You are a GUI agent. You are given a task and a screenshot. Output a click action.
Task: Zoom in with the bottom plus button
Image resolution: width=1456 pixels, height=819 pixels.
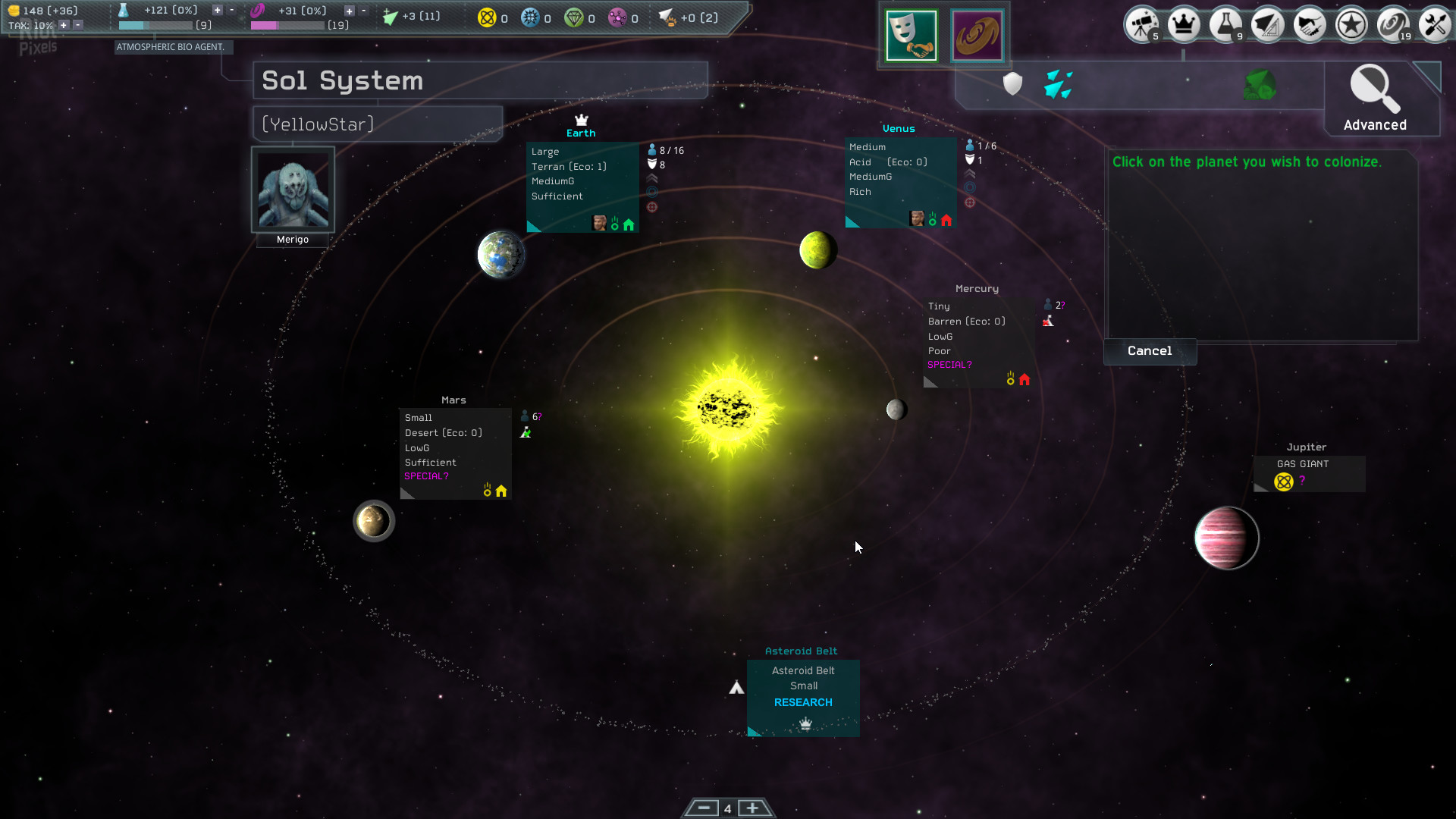[752, 808]
